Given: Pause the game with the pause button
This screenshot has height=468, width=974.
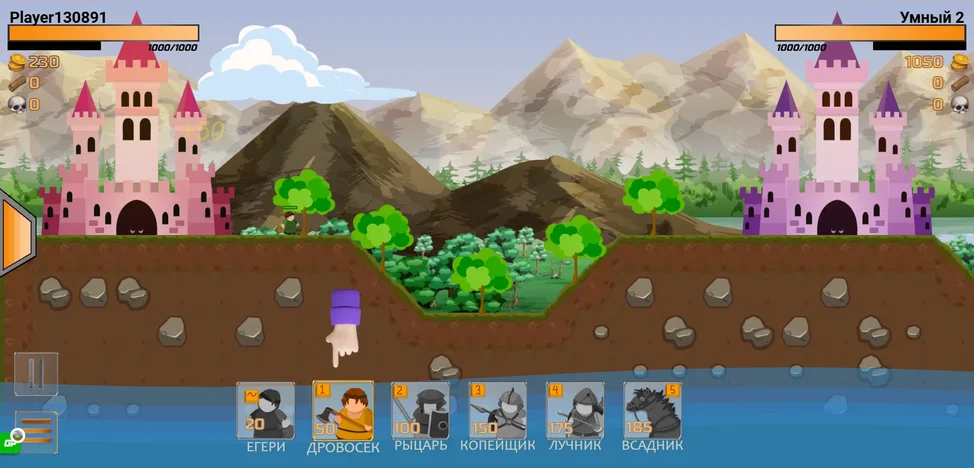Looking at the screenshot, I should (36, 374).
